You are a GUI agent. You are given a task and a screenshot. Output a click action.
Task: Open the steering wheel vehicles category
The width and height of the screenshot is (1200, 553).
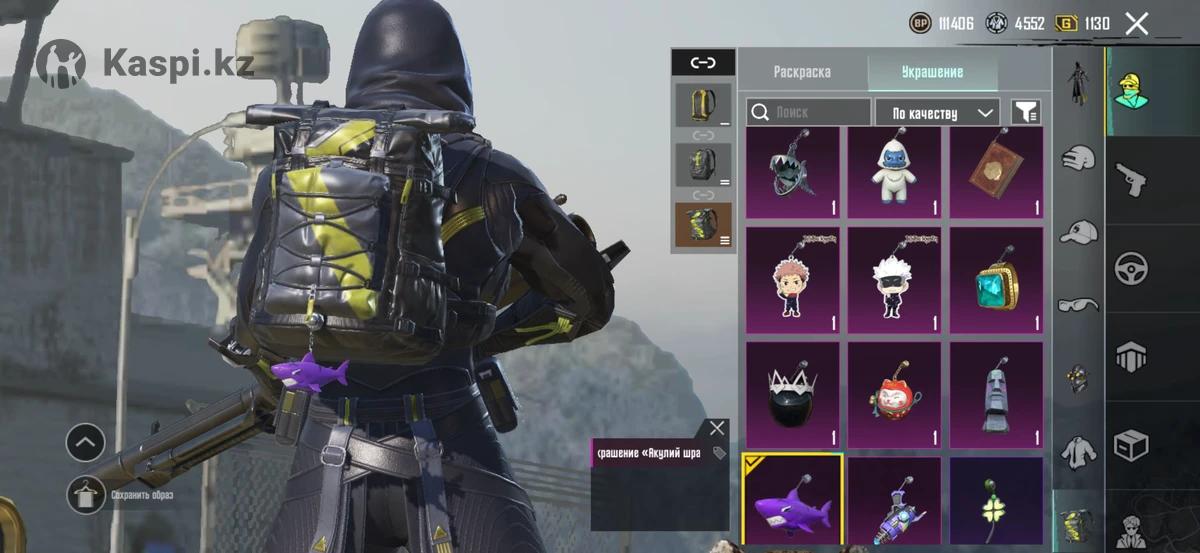pyautogui.click(x=1131, y=268)
